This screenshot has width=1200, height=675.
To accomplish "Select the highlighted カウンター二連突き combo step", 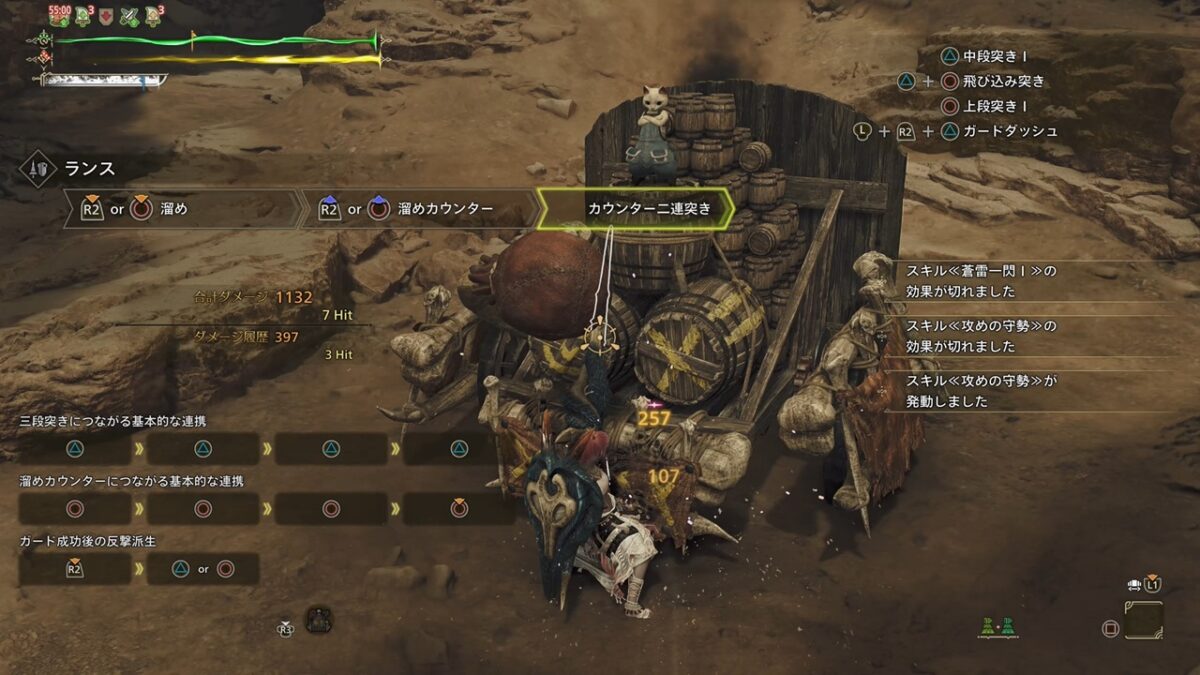I will point(635,209).
